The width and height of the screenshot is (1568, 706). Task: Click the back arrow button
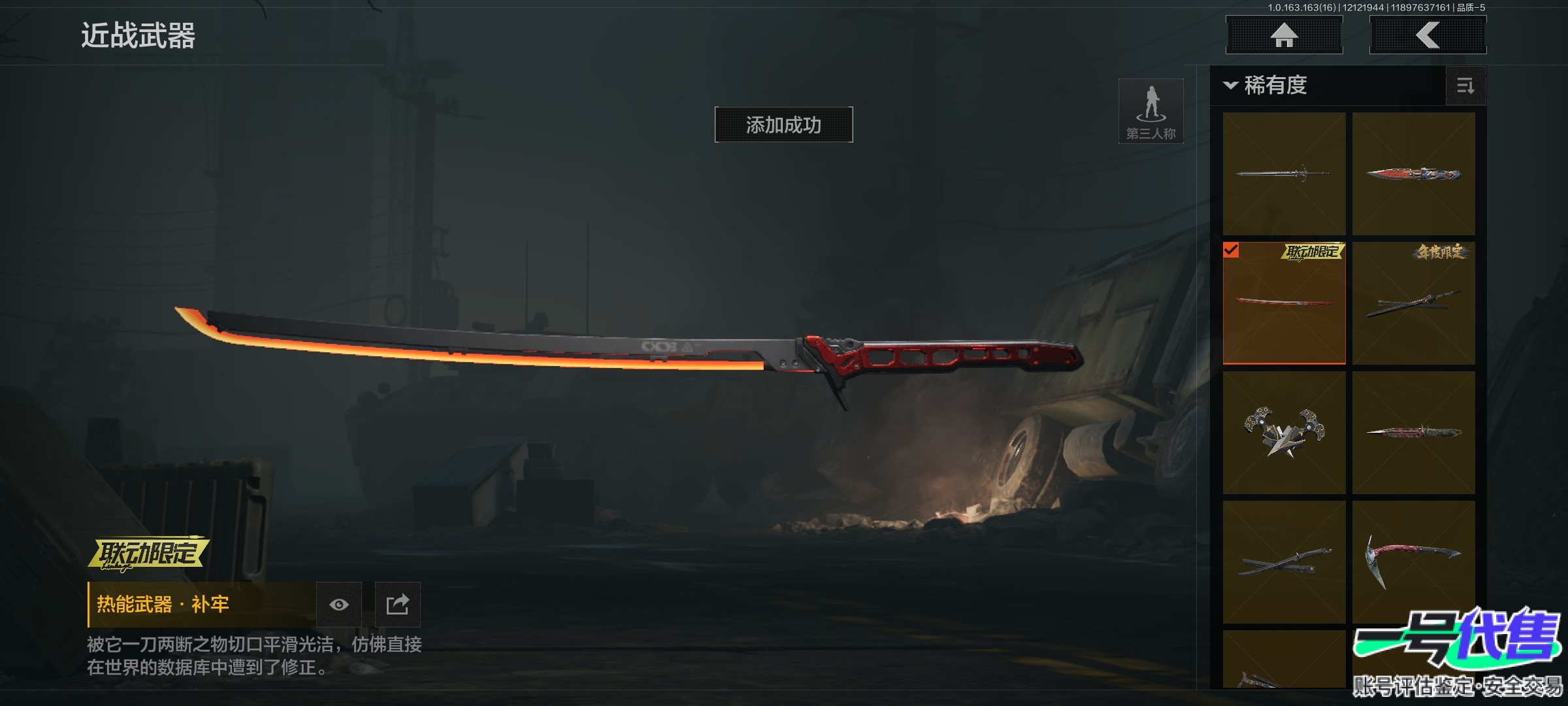[x=1428, y=35]
